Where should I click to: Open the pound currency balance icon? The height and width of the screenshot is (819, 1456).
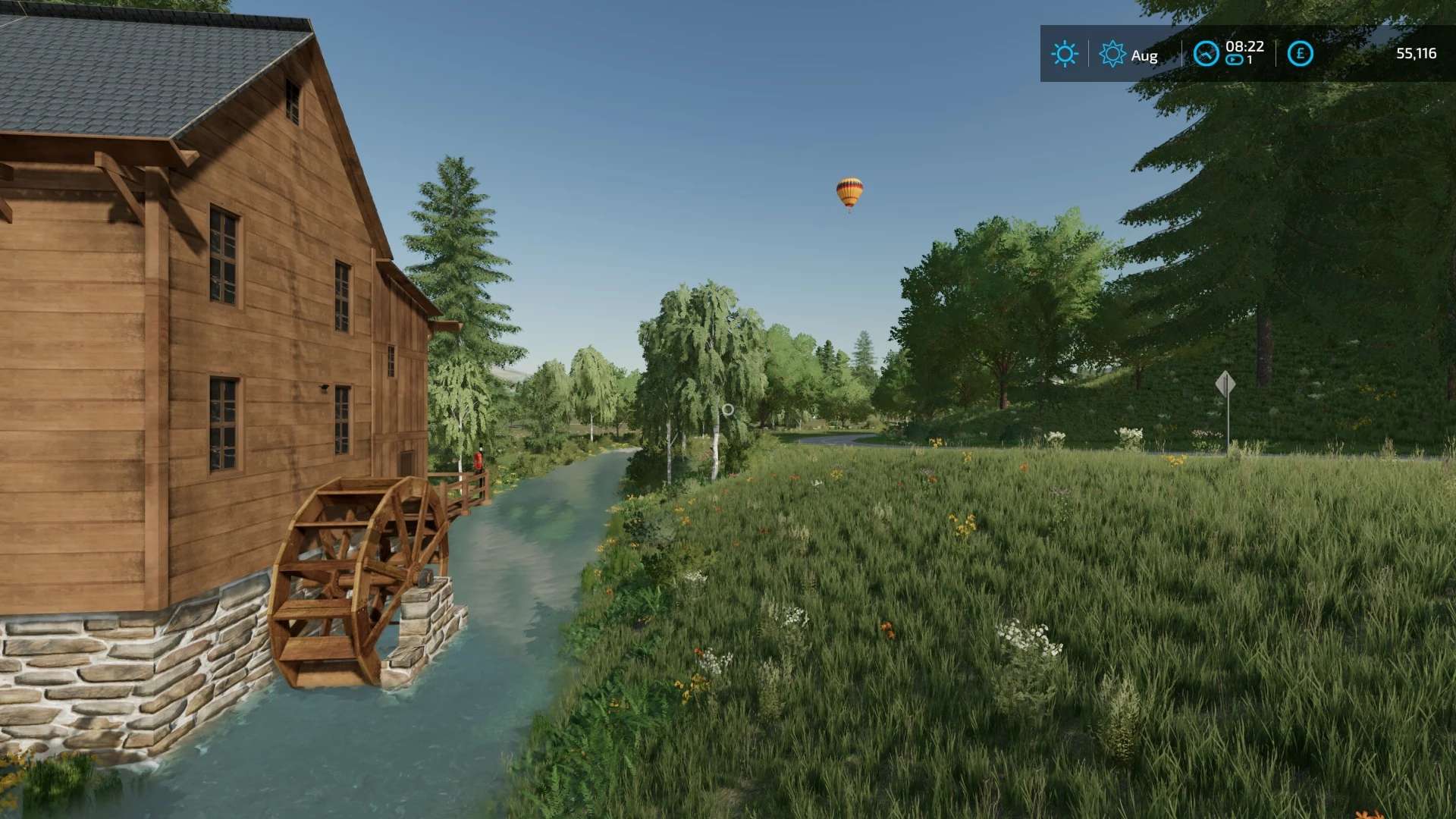(1300, 54)
